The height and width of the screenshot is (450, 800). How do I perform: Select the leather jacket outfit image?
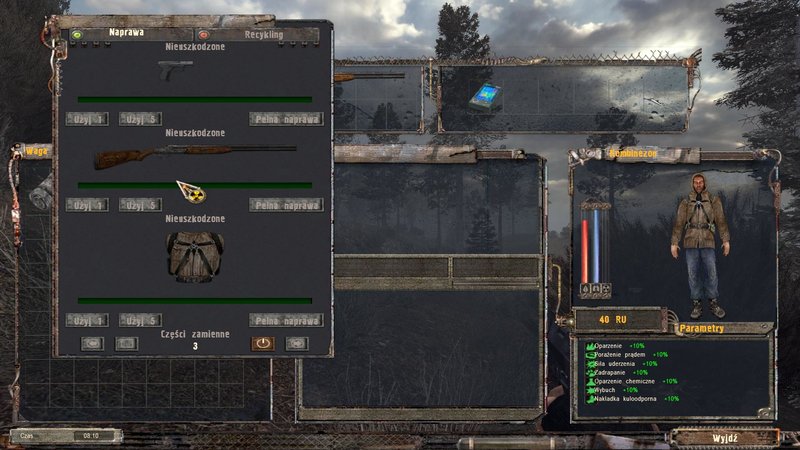pos(192,257)
